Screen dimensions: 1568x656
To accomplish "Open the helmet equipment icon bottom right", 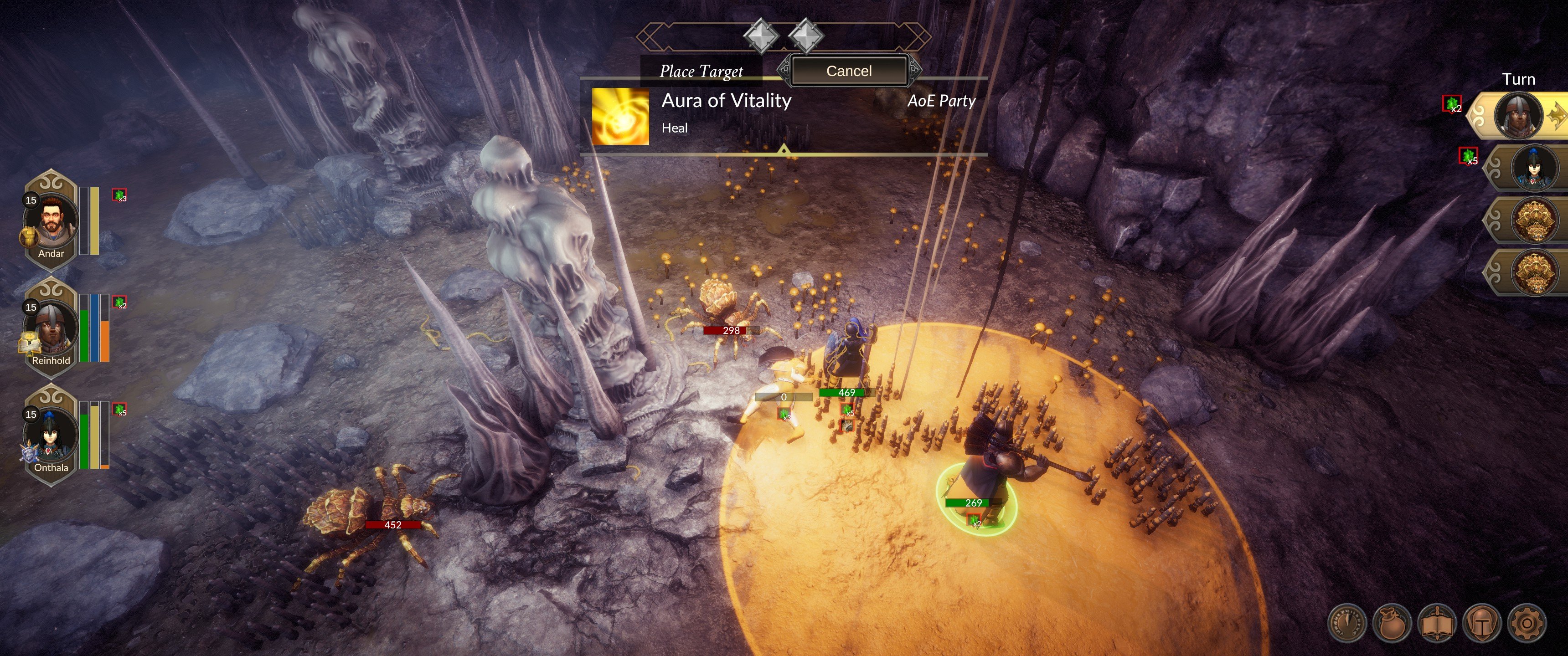I will coord(1483,624).
